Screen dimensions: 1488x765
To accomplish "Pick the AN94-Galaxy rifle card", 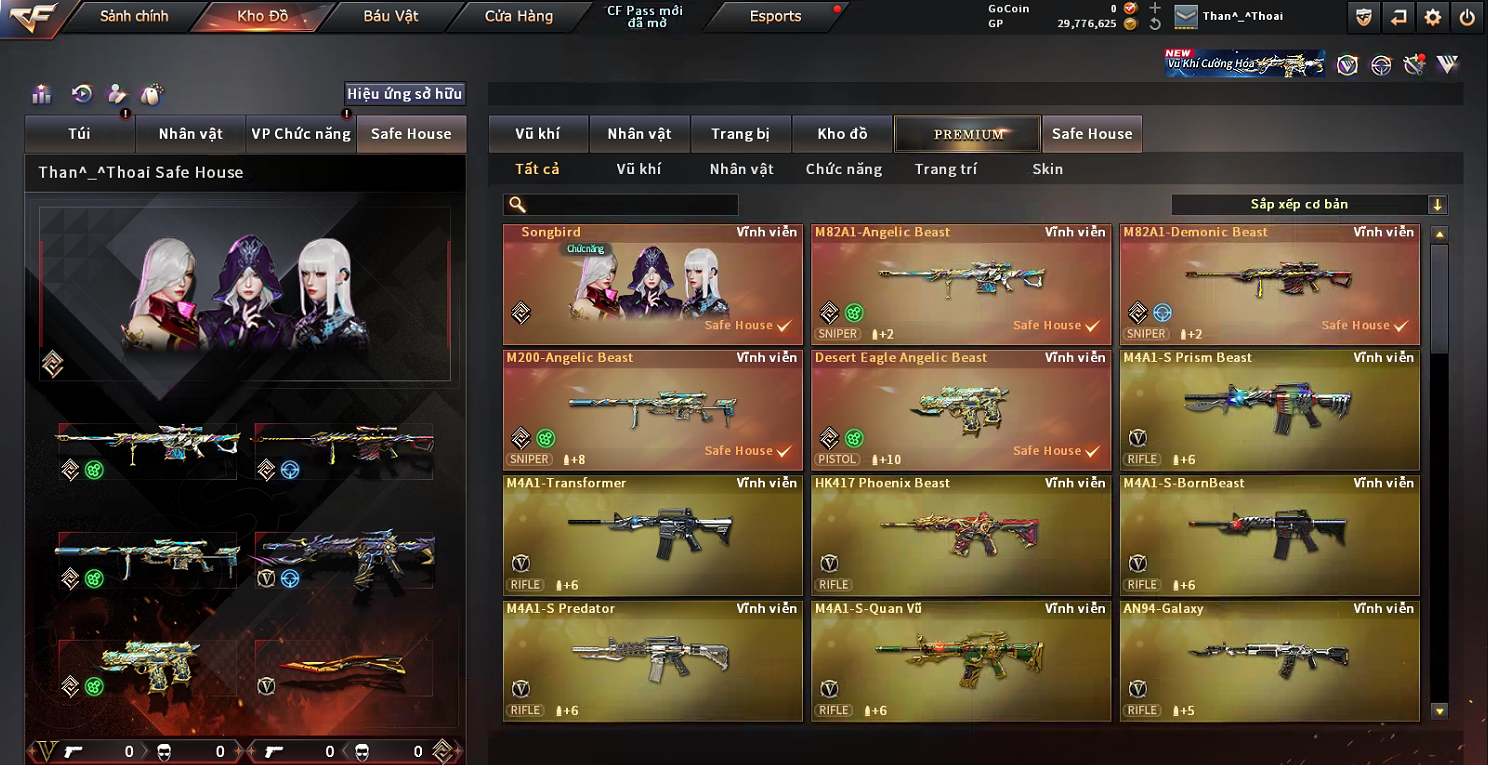I will point(1269,660).
